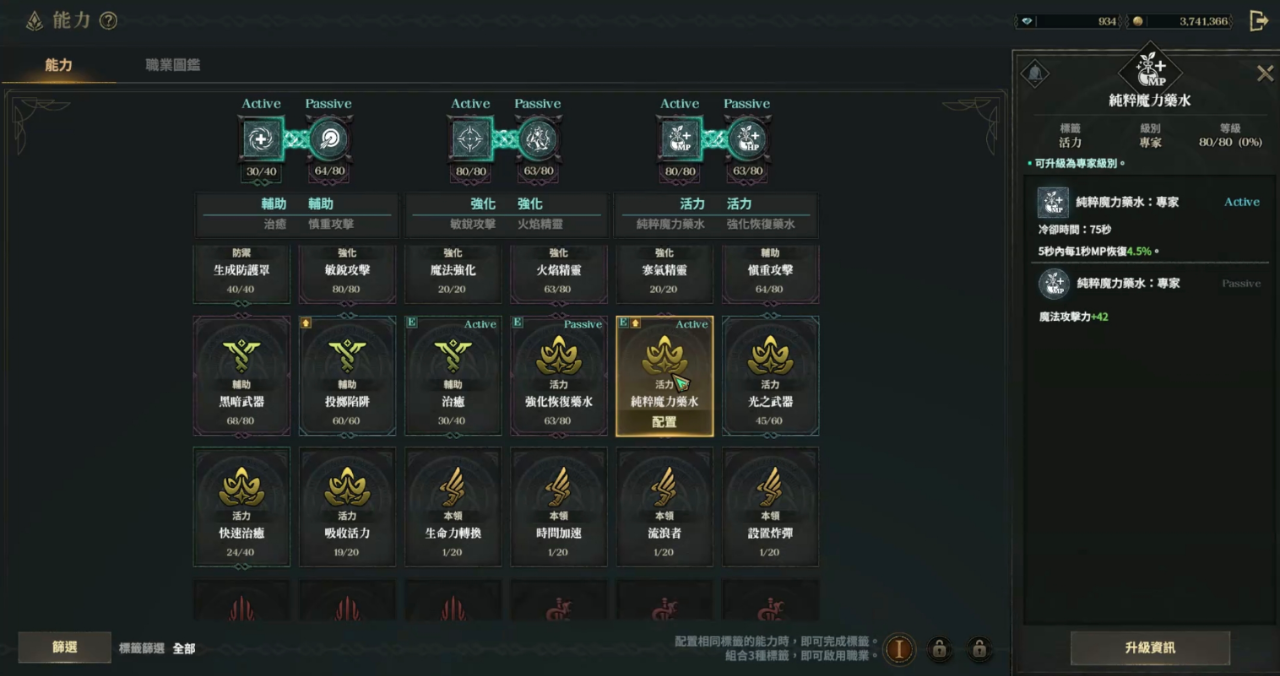Image resolution: width=1280 pixels, height=676 pixels.
Task: Select the 光之武器 ability card
Action: point(770,376)
